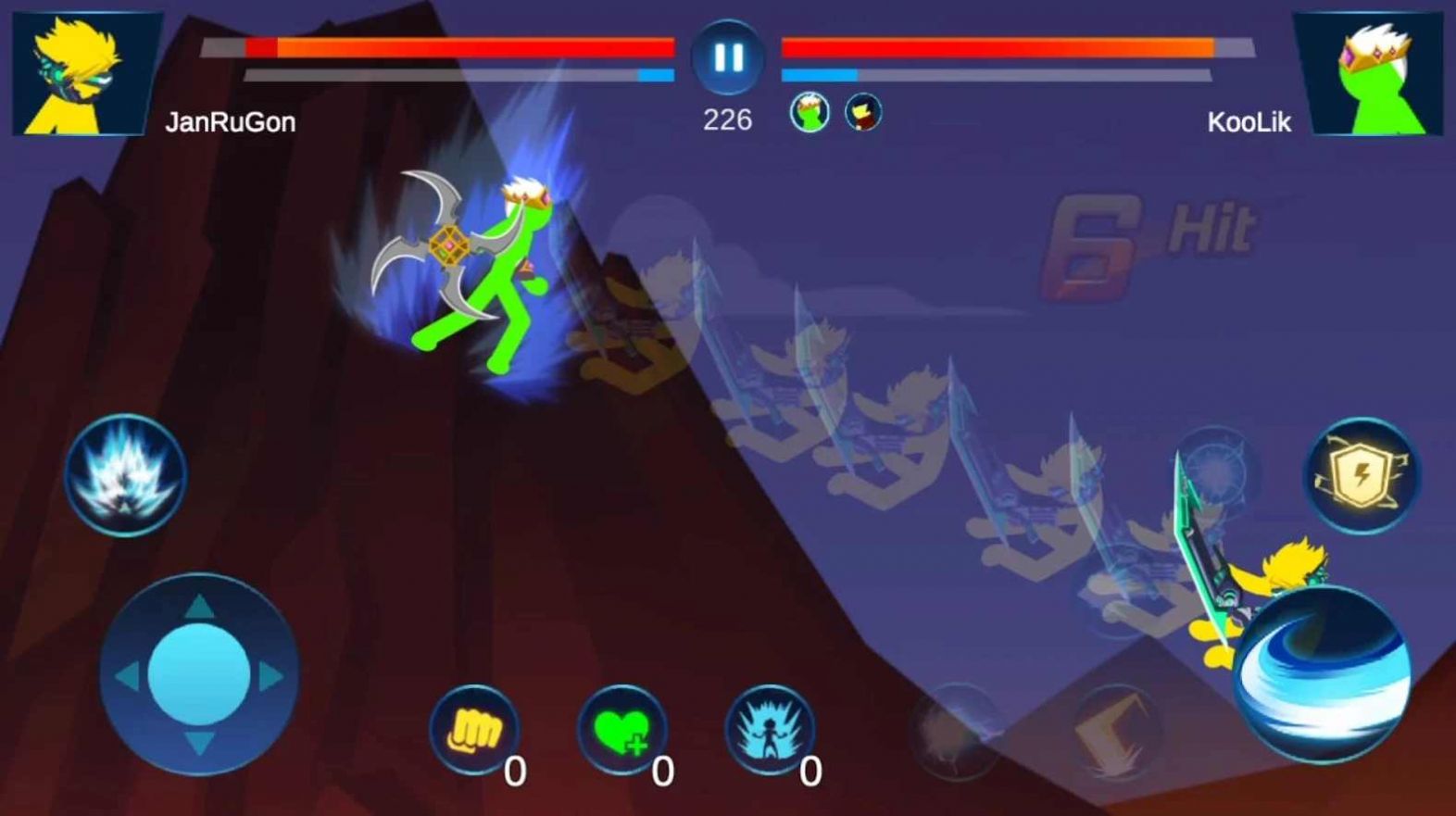
Task: Tap the dark fighter head icon beside timer
Action: (x=863, y=110)
